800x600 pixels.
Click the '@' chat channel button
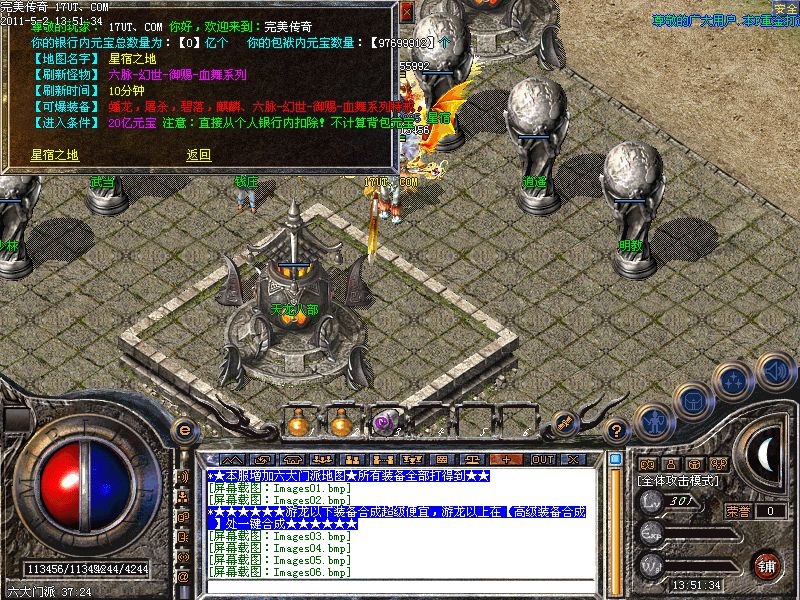(183, 577)
